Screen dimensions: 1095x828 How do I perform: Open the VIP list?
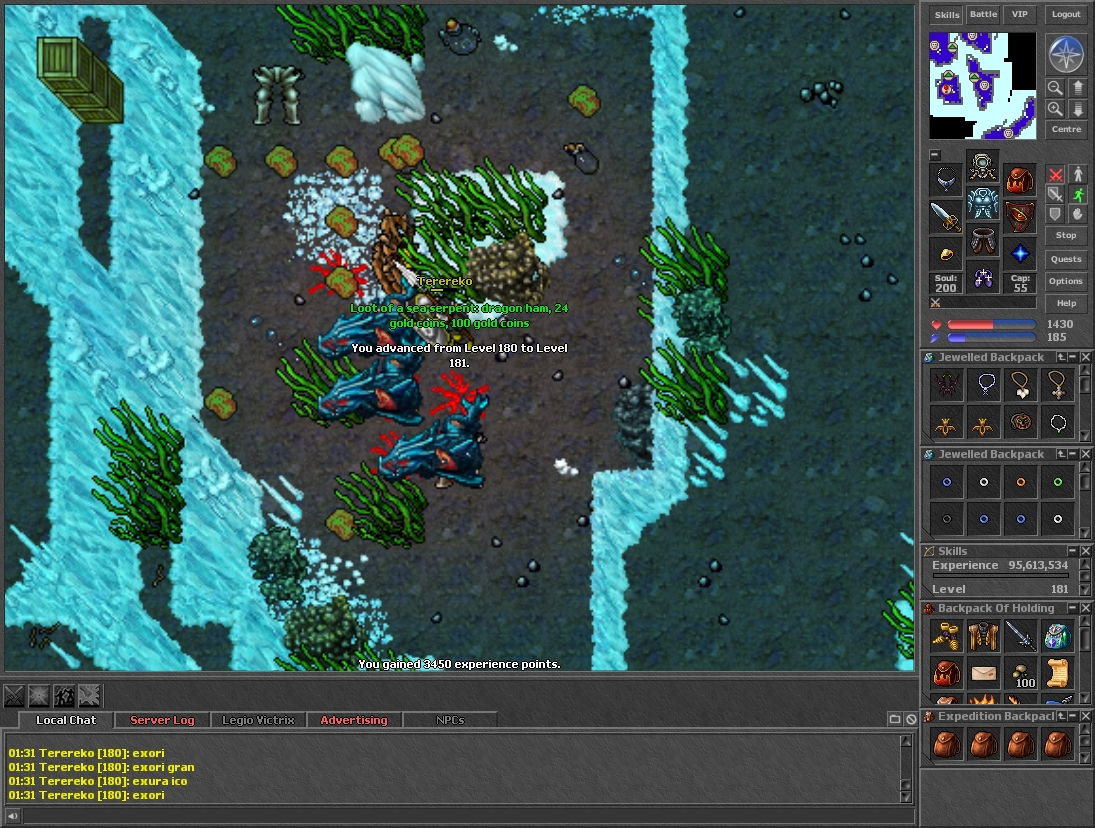(1019, 15)
